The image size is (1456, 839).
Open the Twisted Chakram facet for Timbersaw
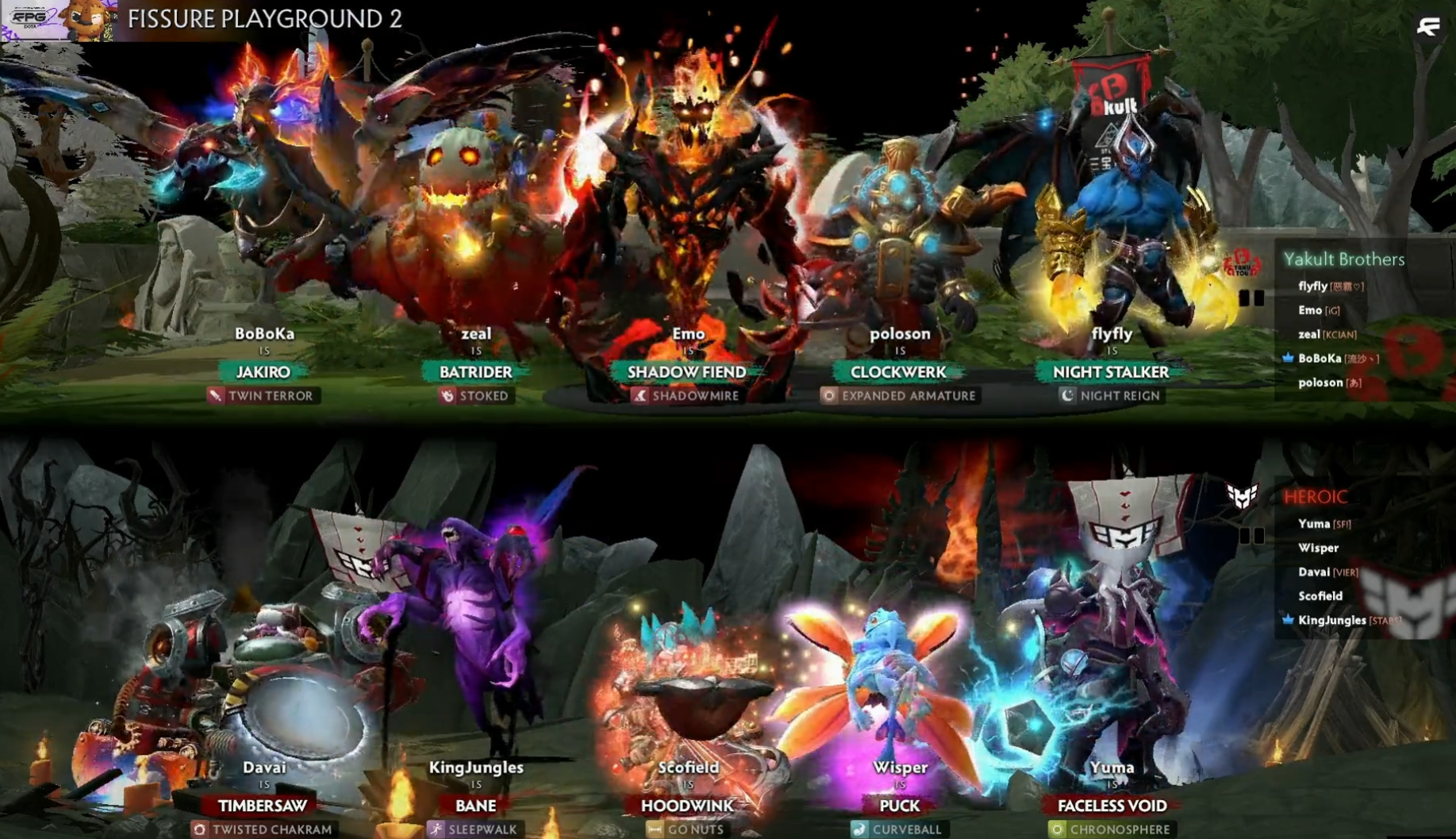(x=263, y=829)
